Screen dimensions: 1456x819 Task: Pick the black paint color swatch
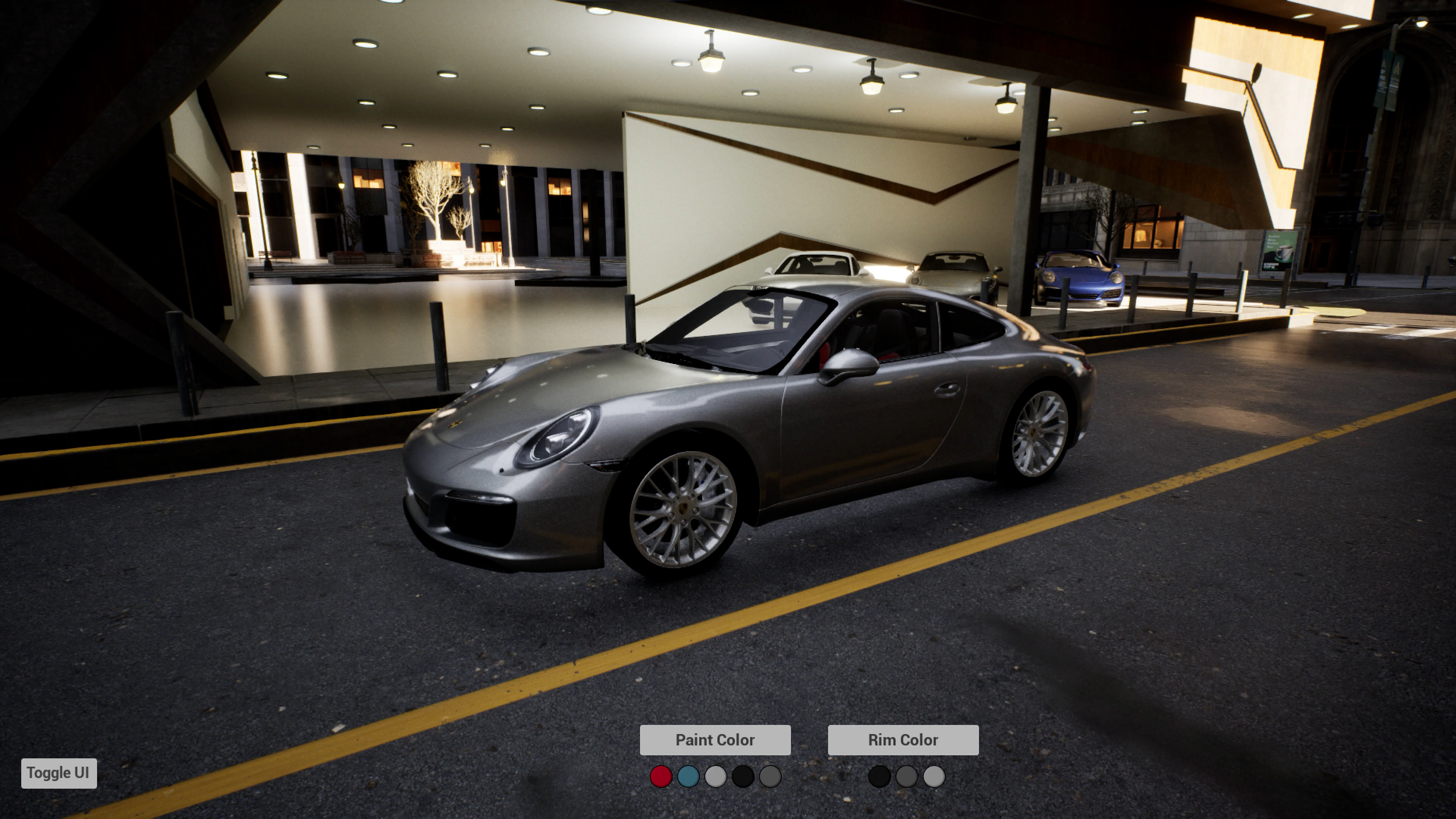[743, 777]
